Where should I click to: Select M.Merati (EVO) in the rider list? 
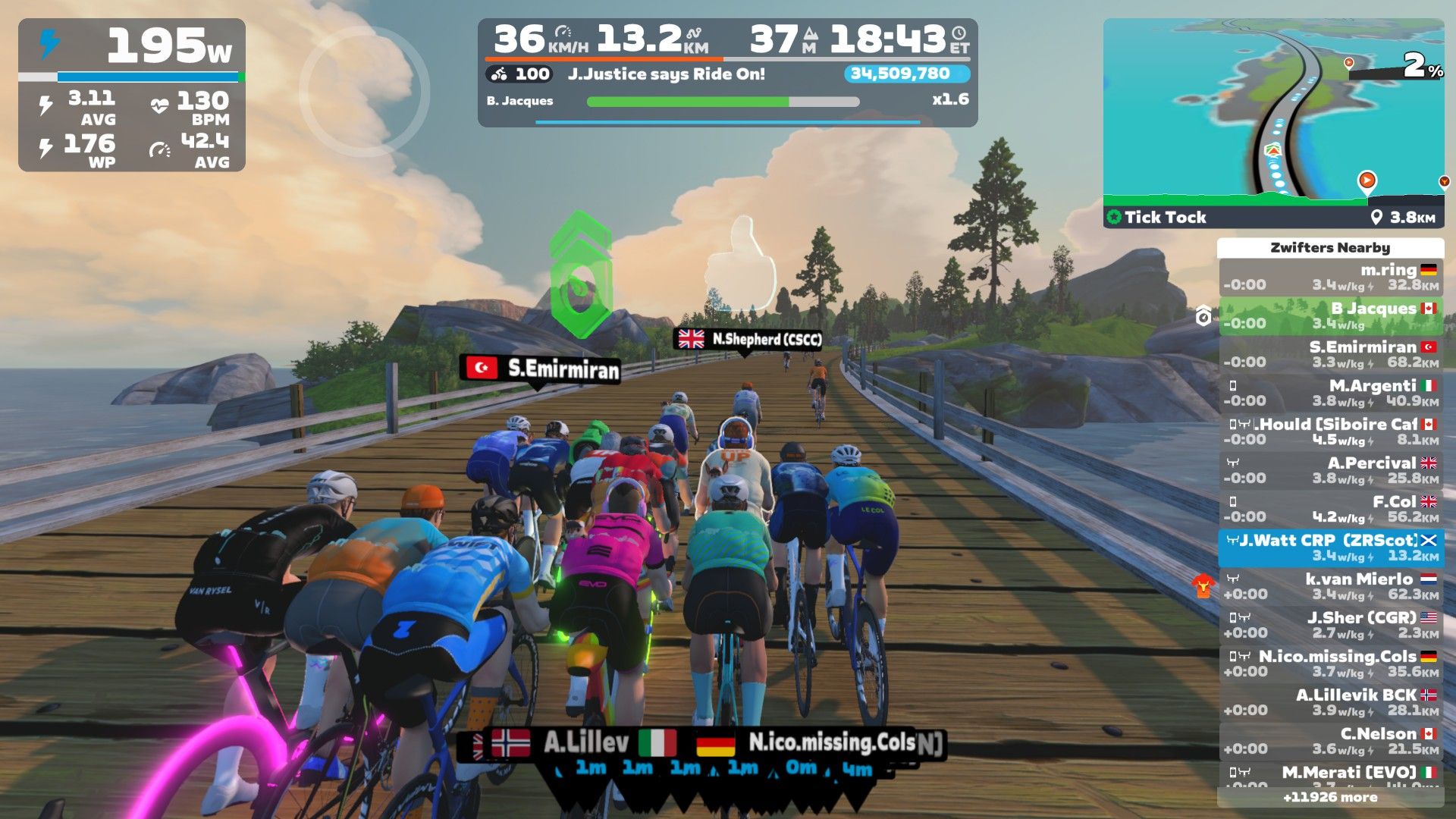coord(1331,773)
